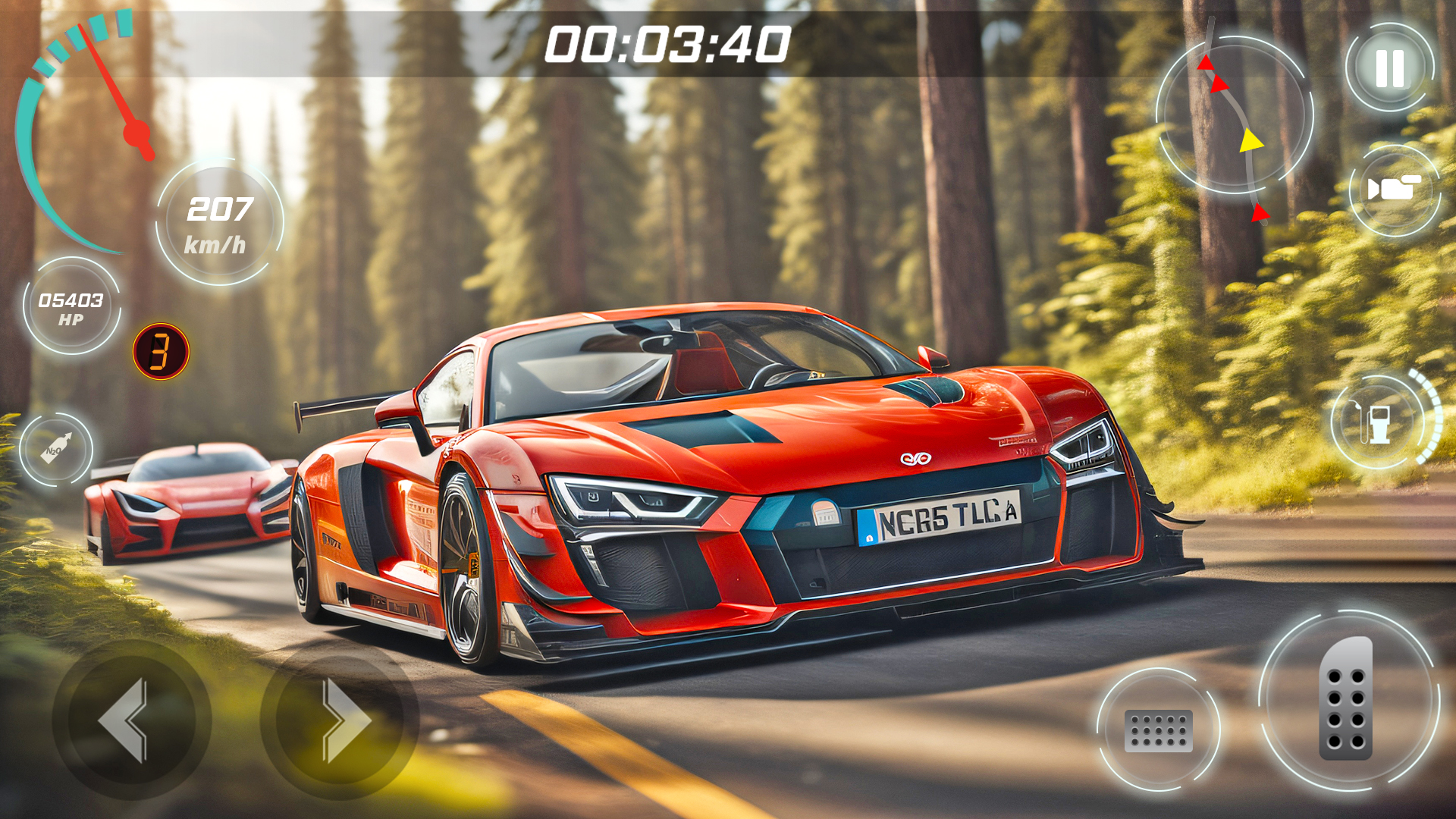Activate the nitro boost
The image size is (1456, 819).
pyautogui.click(x=55, y=451)
